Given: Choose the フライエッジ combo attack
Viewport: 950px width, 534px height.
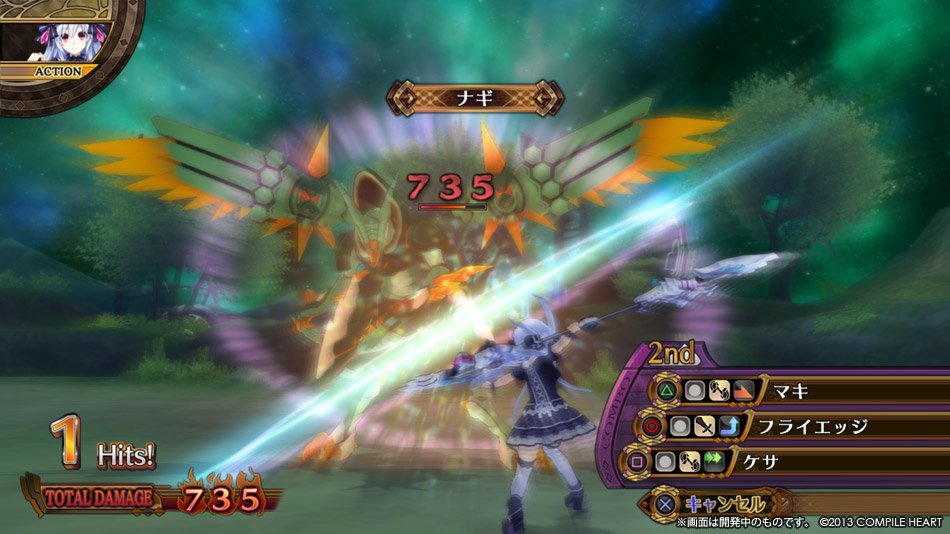Looking at the screenshot, I should [810, 426].
